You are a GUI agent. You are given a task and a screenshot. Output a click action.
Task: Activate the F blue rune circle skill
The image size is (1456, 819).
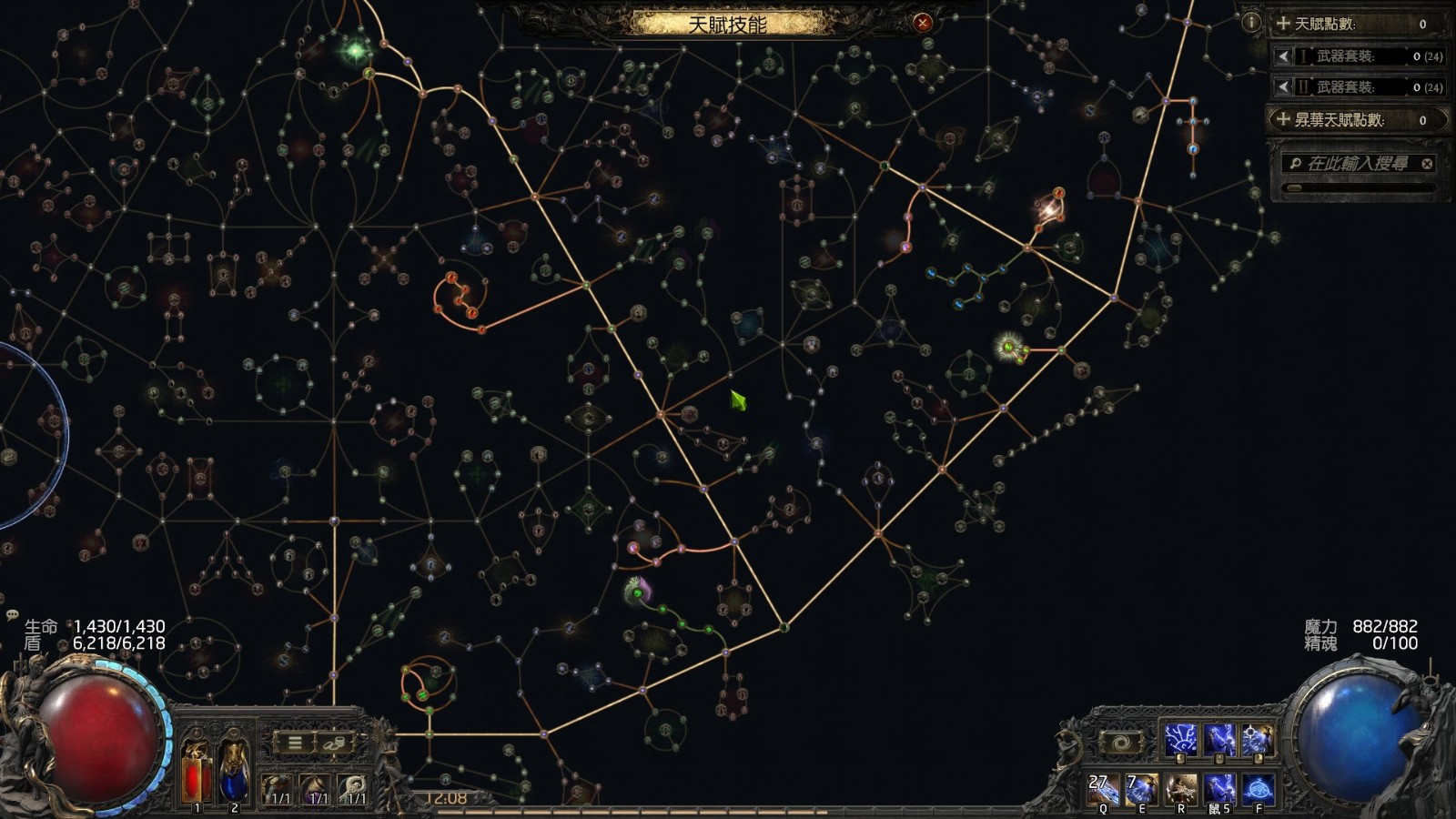click(x=1259, y=789)
